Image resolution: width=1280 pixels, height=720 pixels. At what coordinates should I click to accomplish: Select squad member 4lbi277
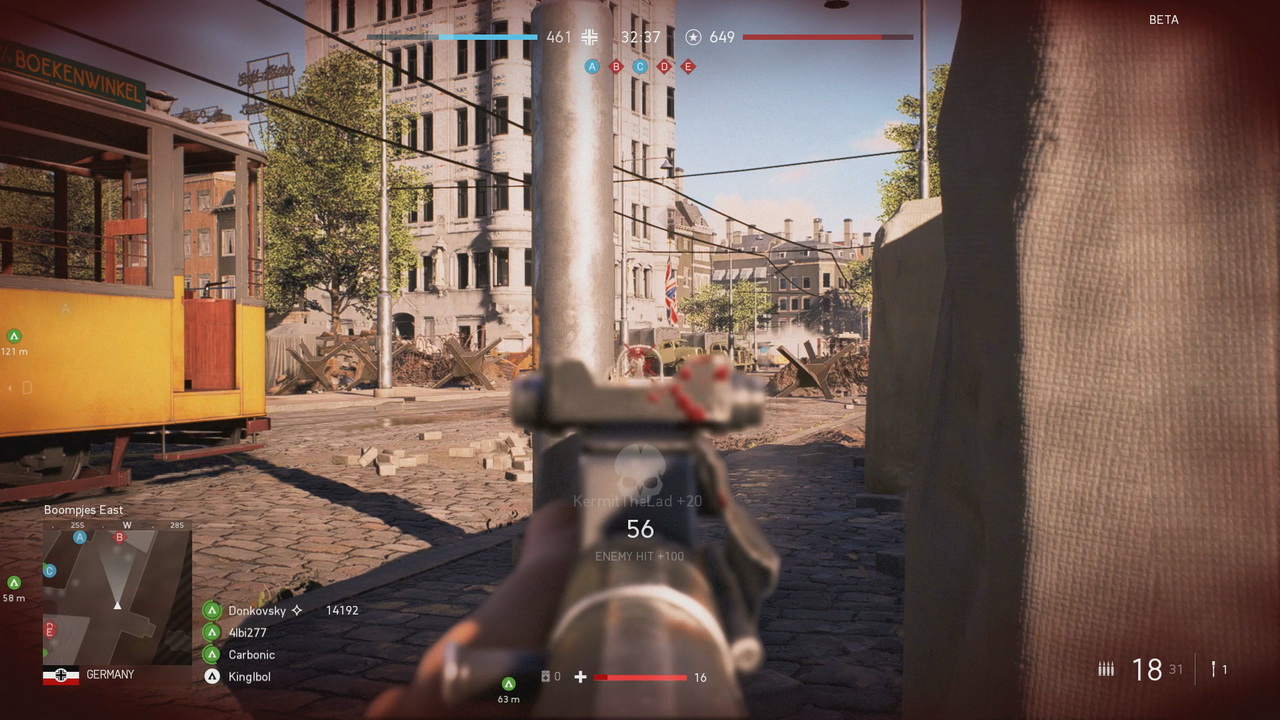coord(247,632)
